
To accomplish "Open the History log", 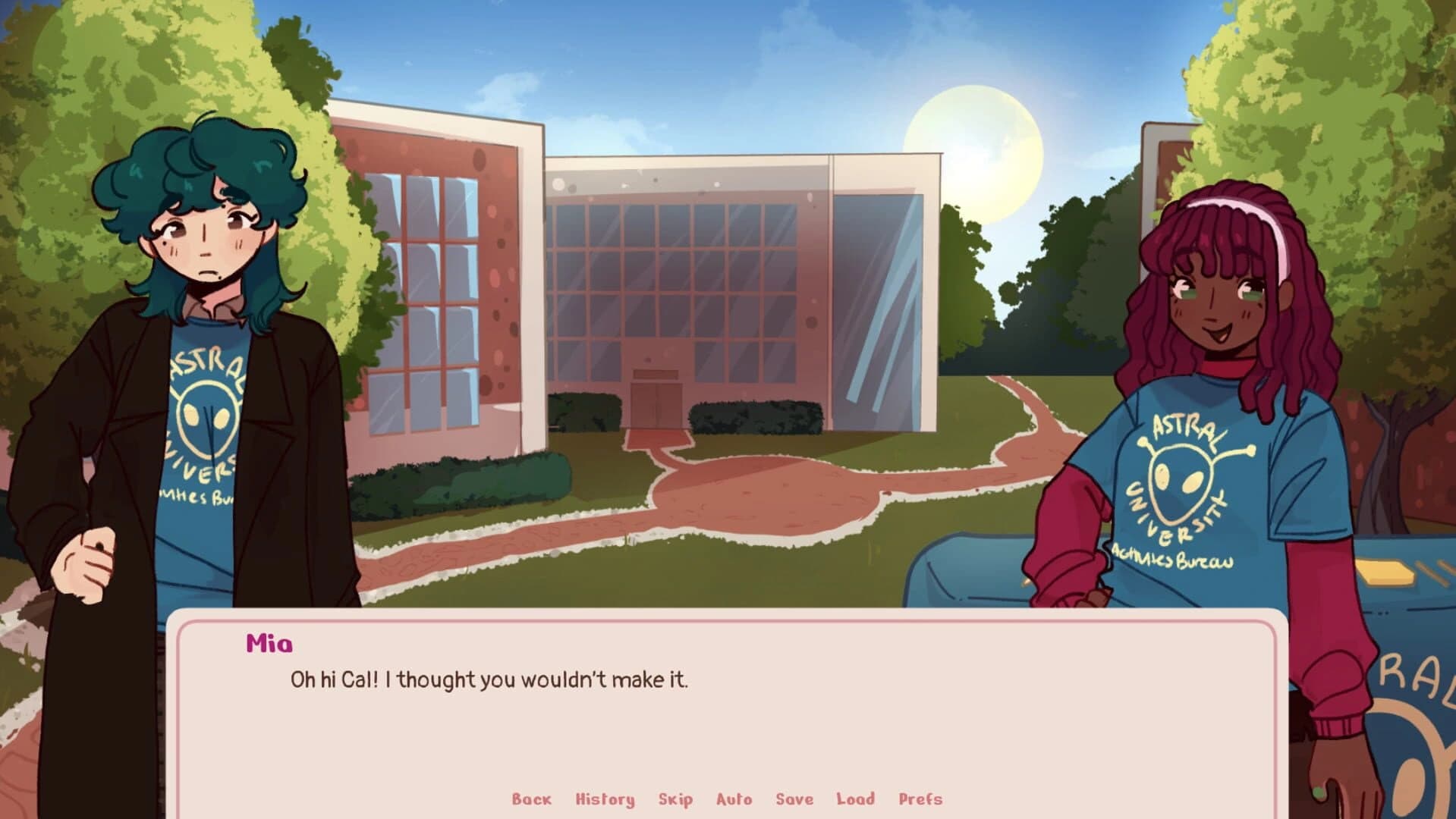I will click(605, 799).
